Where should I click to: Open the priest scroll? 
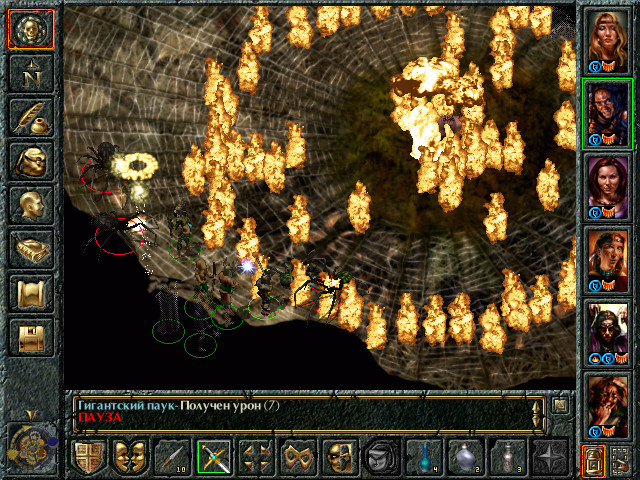tap(30, 293)
